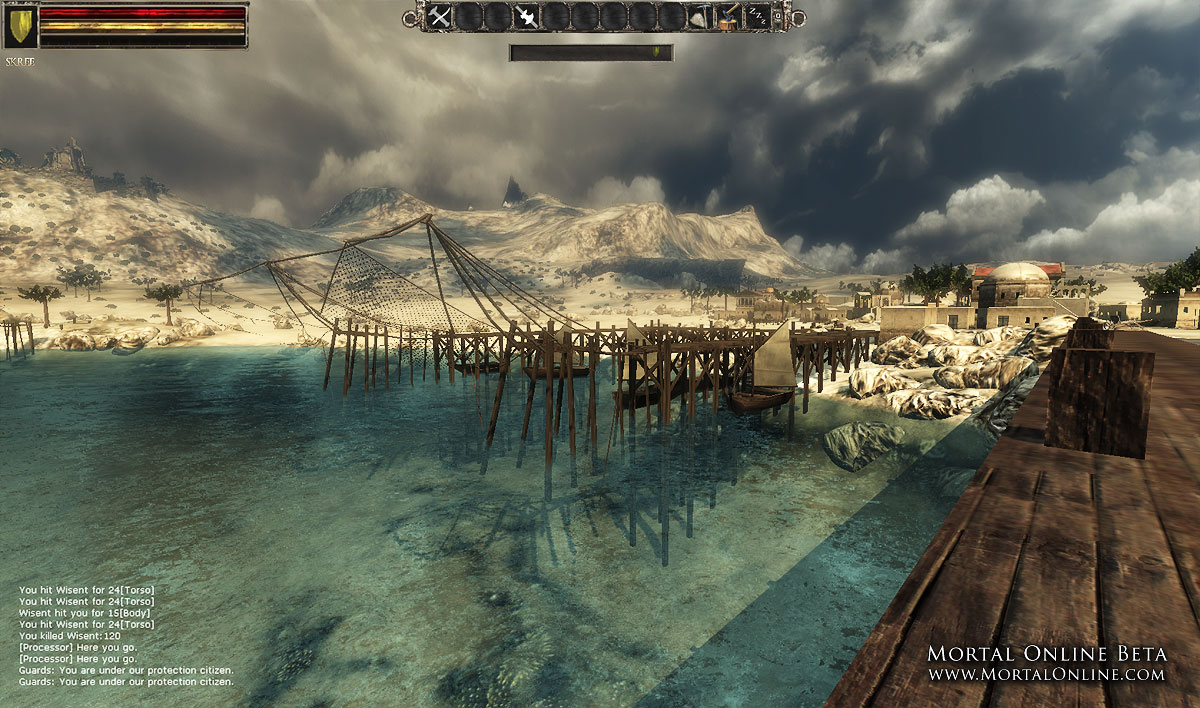Activate the Zzz rest action
Screen dimensions: 1200x708
(758, 16)
